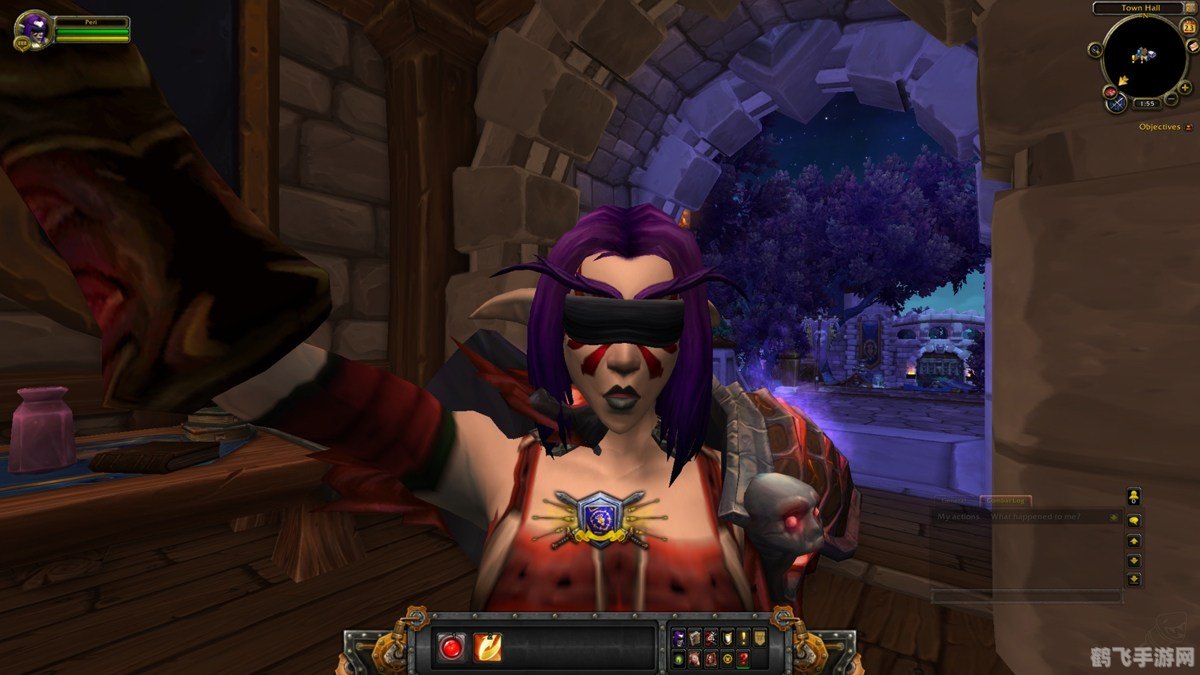1200x675 pixels.
Task: Open the red question mark help button
Action: 743,658
